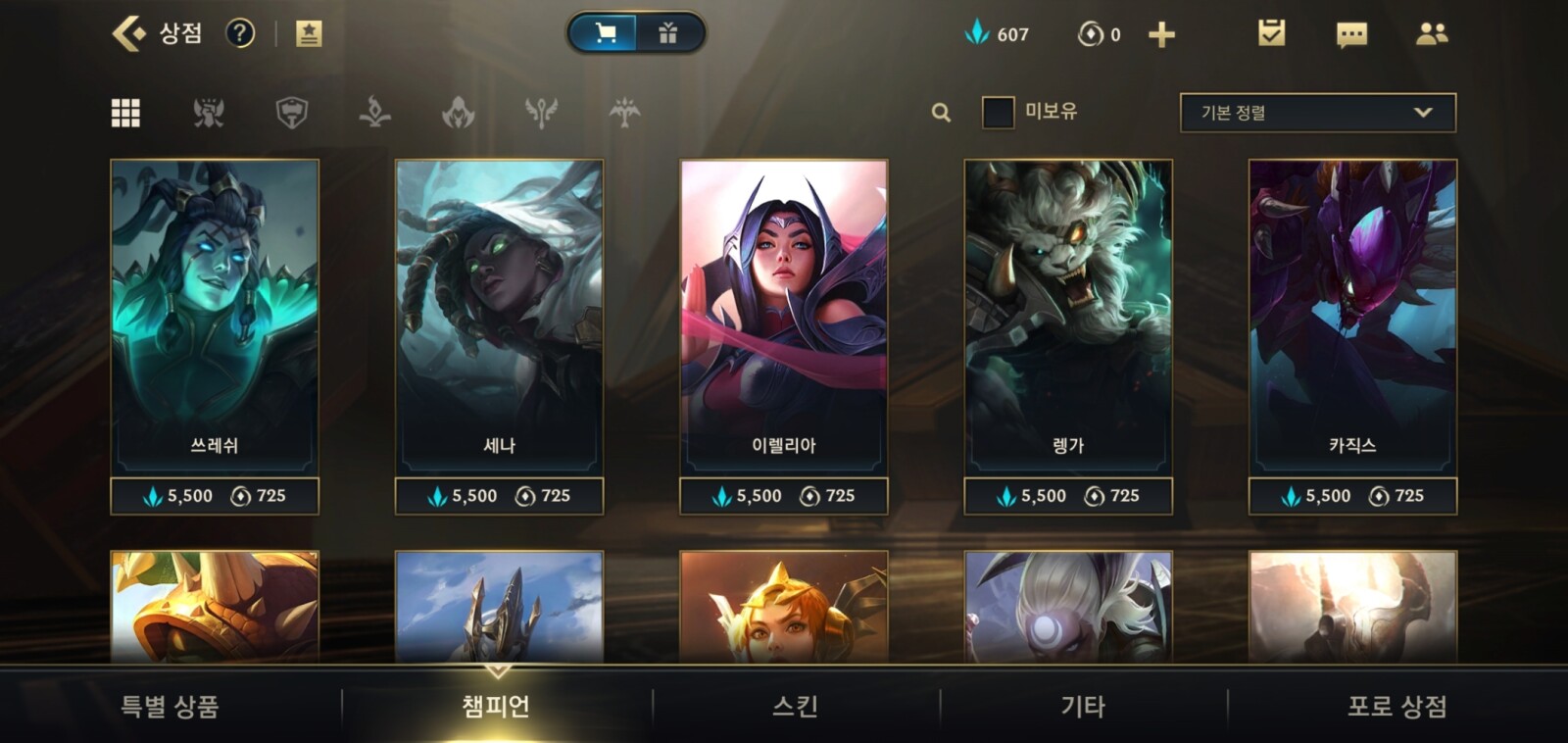Switch to the 스킨 tab
This screenshot has height=743, width=1568.
pyautogui.click(x=795, y=706)
